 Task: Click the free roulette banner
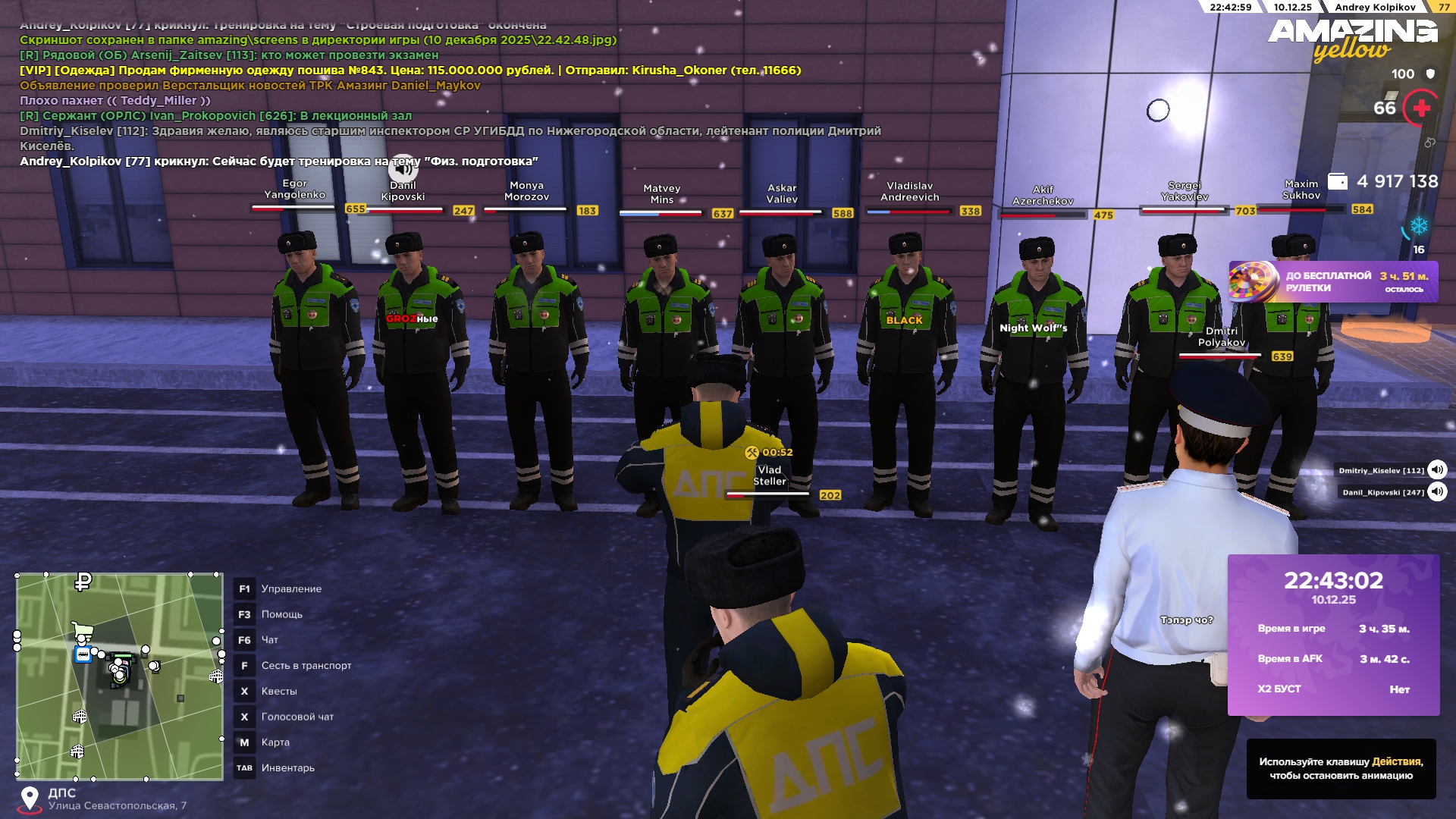[x=1332, y=282]
